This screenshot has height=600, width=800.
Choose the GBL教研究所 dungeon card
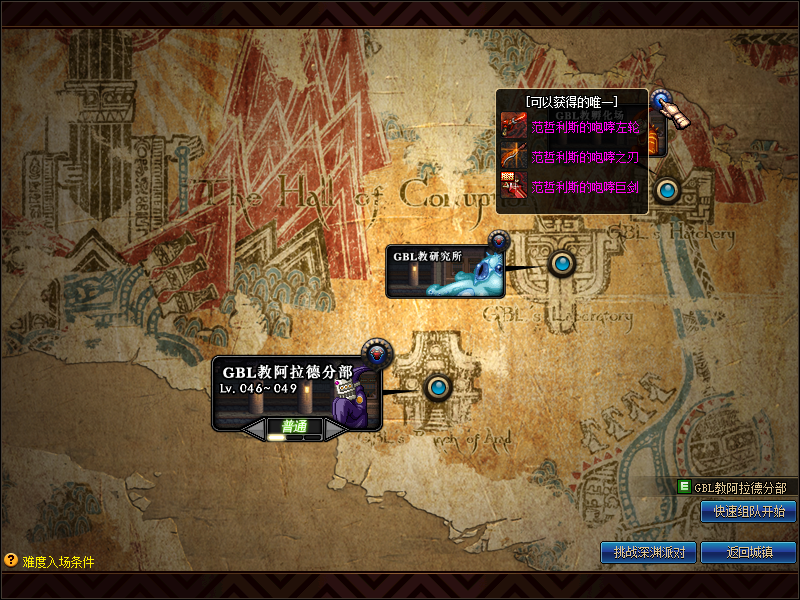coord(444,270)
